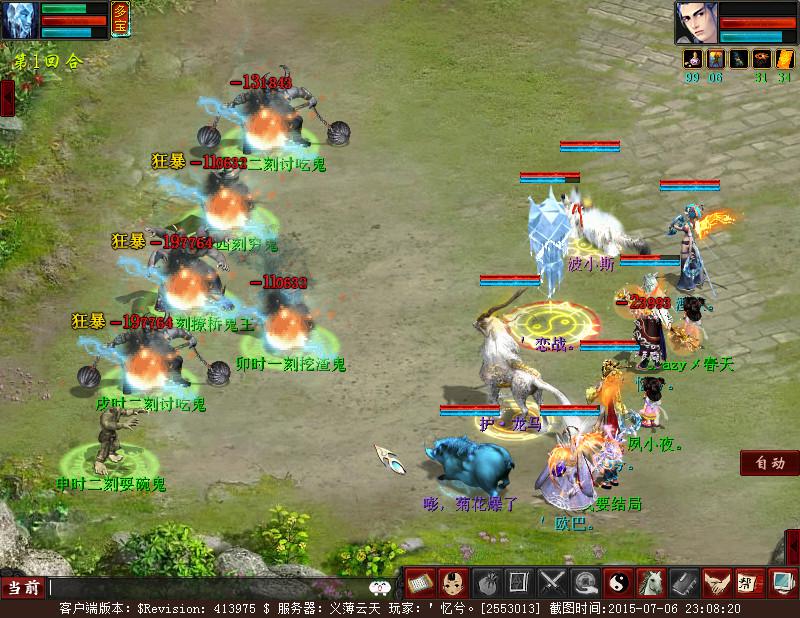Click the ice pet portrait

pos(20,20)
